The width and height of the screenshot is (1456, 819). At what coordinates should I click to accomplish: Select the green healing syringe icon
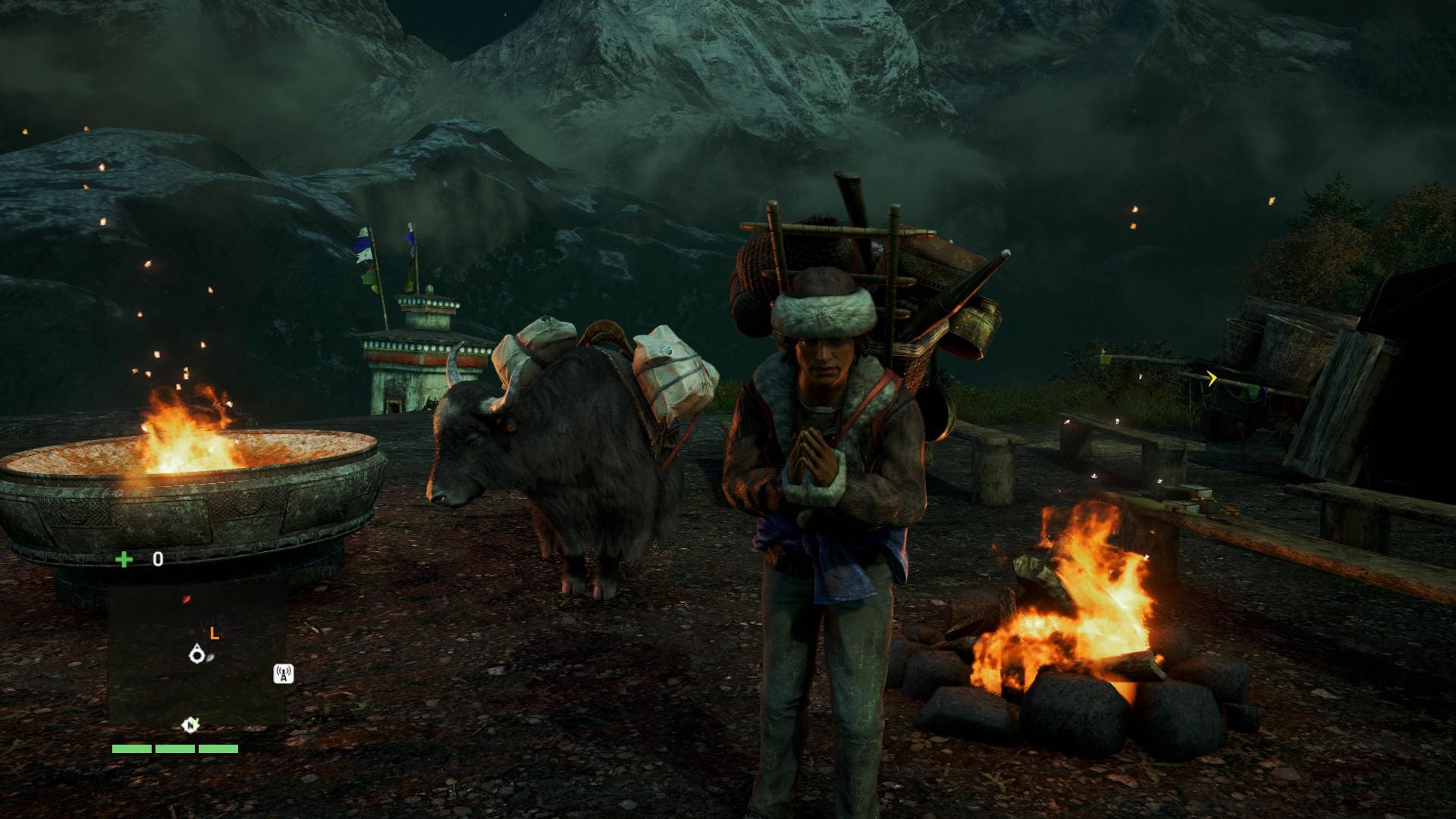(124, 560)
